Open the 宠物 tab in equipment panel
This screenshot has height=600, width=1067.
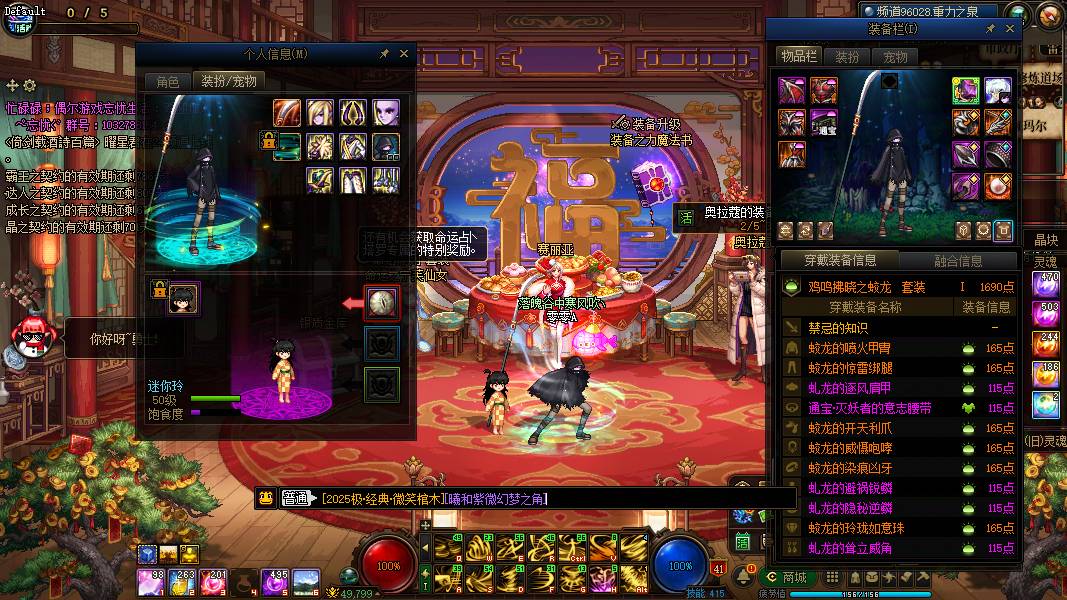coord(895,57)
